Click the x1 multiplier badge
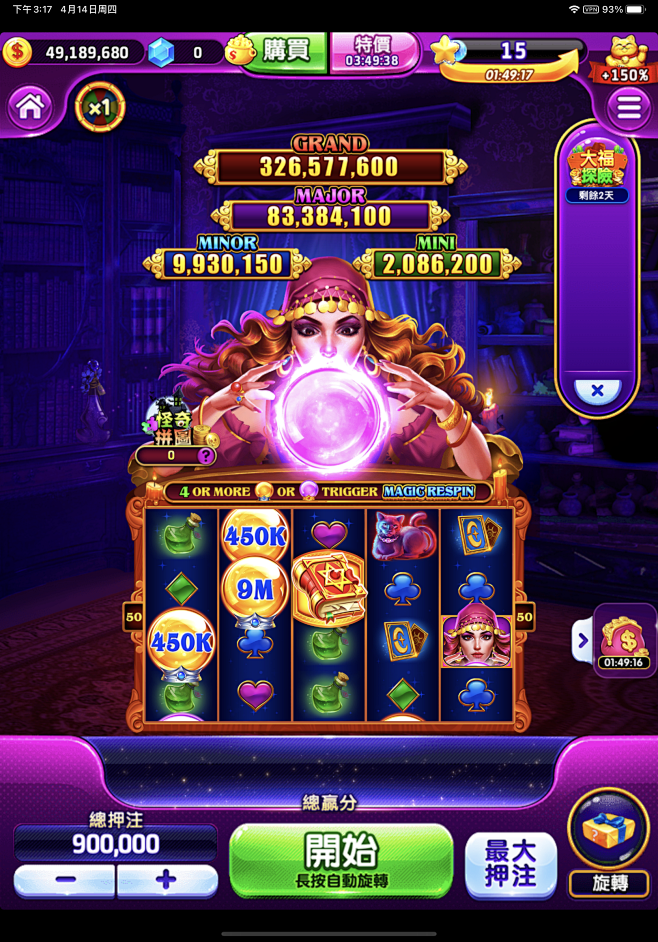This screenshot has height=942, width=658. click(x=99, y=107)
